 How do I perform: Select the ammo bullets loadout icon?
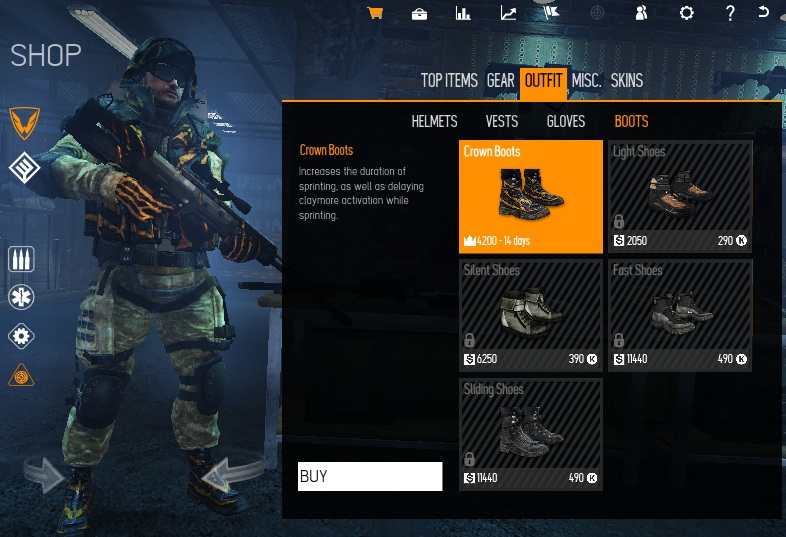click(x=21, y=259)
